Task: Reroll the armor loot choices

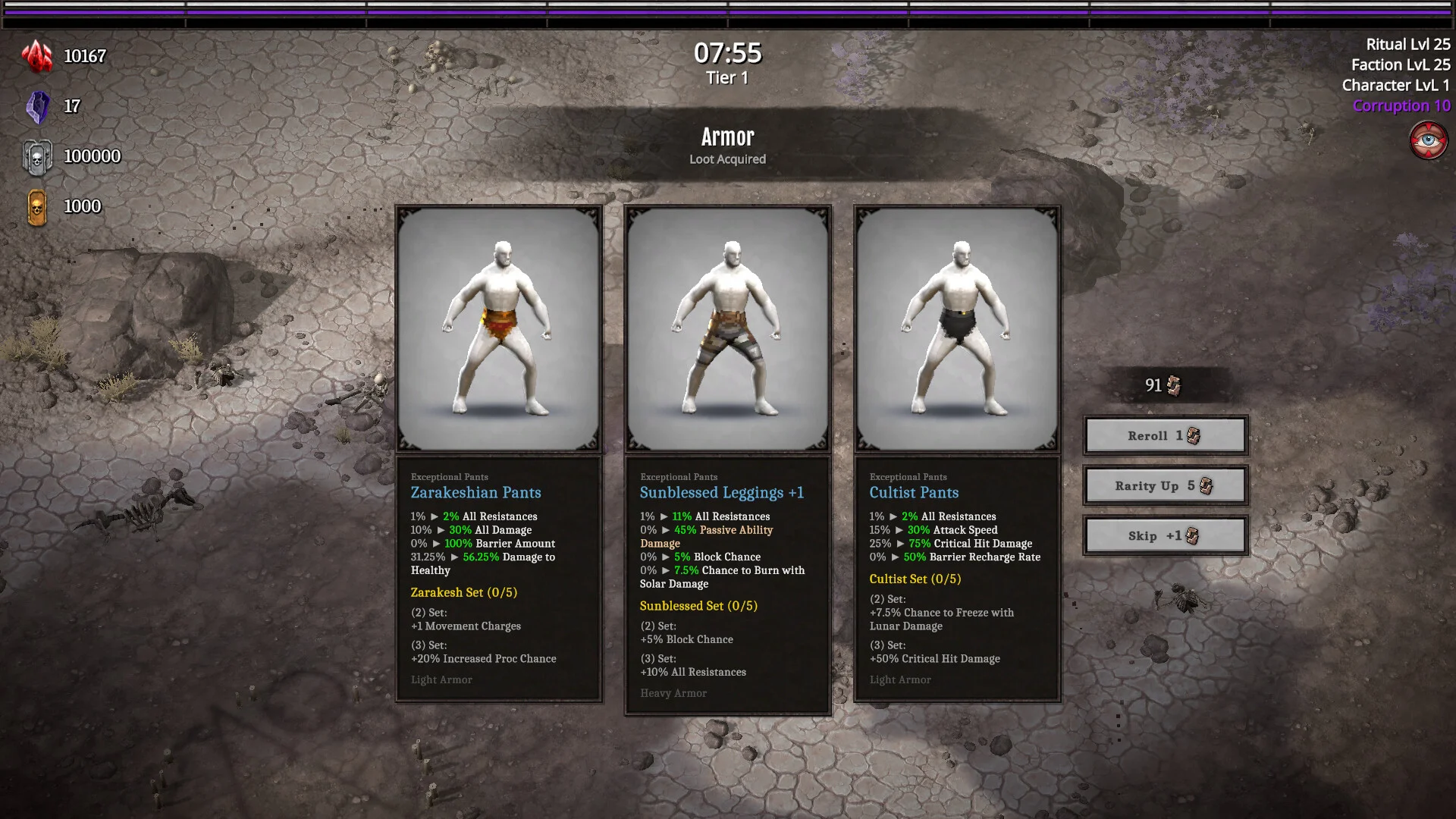Action: 1165,436
